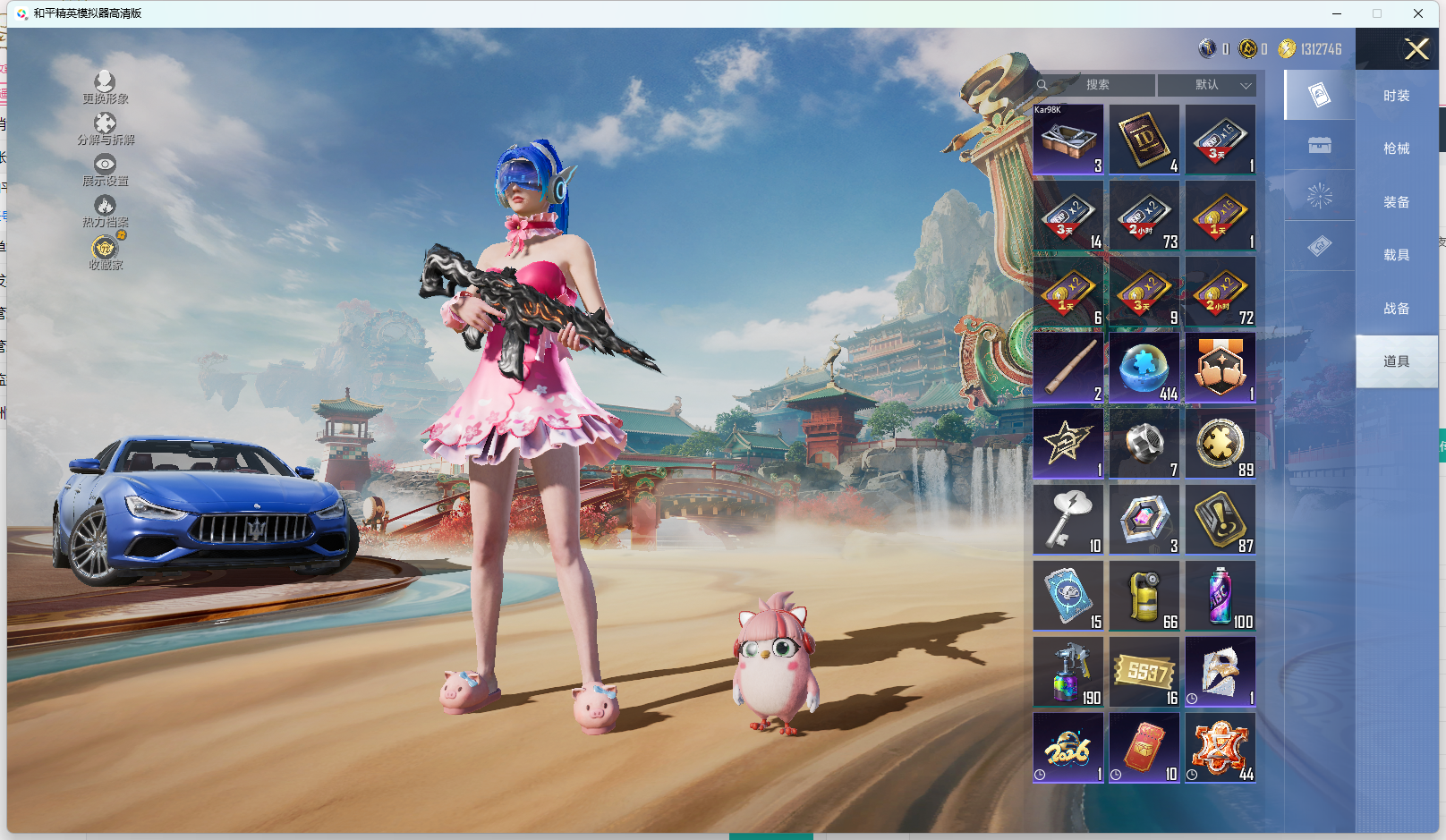Click the 搜索 search field
Image resolution: width=1446 pixels, height=840 pixels.
(x=1097, y=85)
